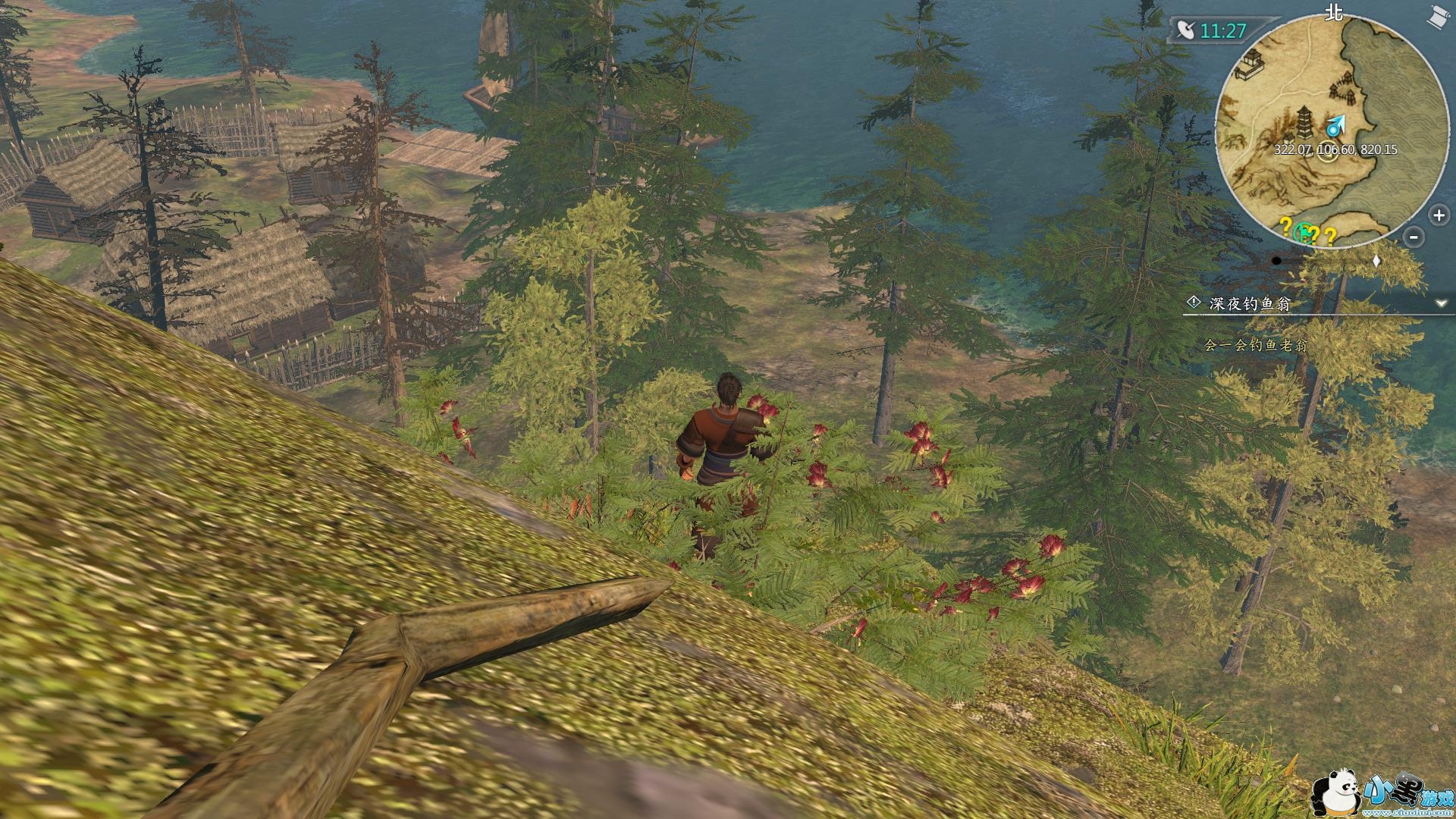1456x819 pixels.
Task: Select the green flag marker on minimap
Action: tap(1303, 231)
